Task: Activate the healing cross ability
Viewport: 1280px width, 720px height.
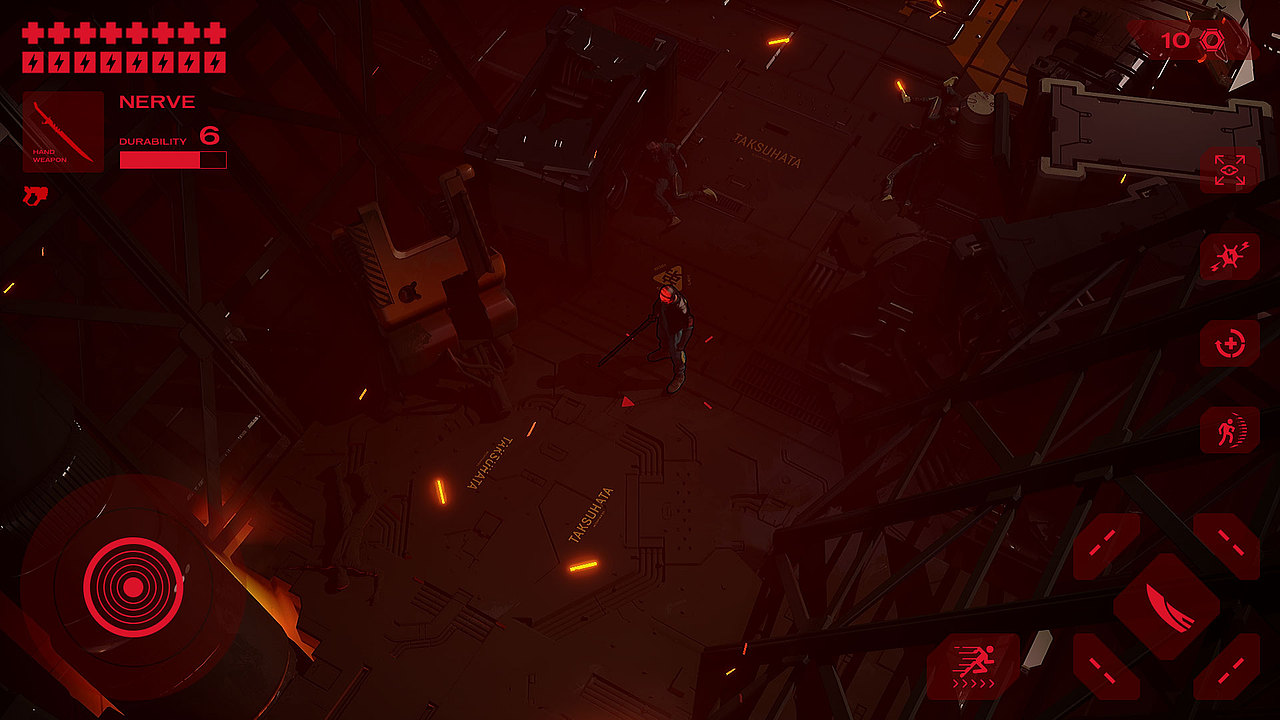Action: pos(1230,345)
